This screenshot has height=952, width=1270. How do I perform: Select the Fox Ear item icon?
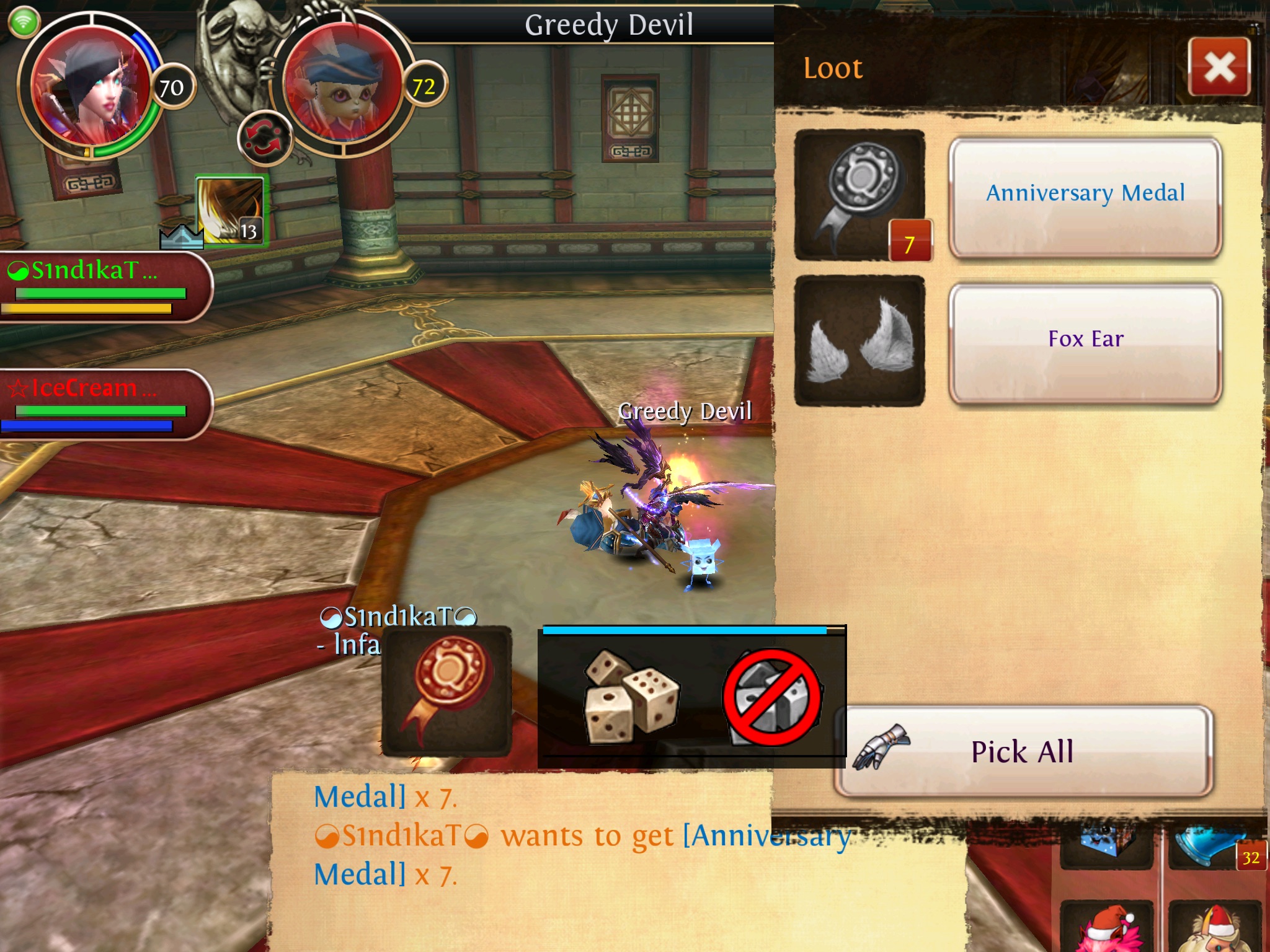click(859, 341)
